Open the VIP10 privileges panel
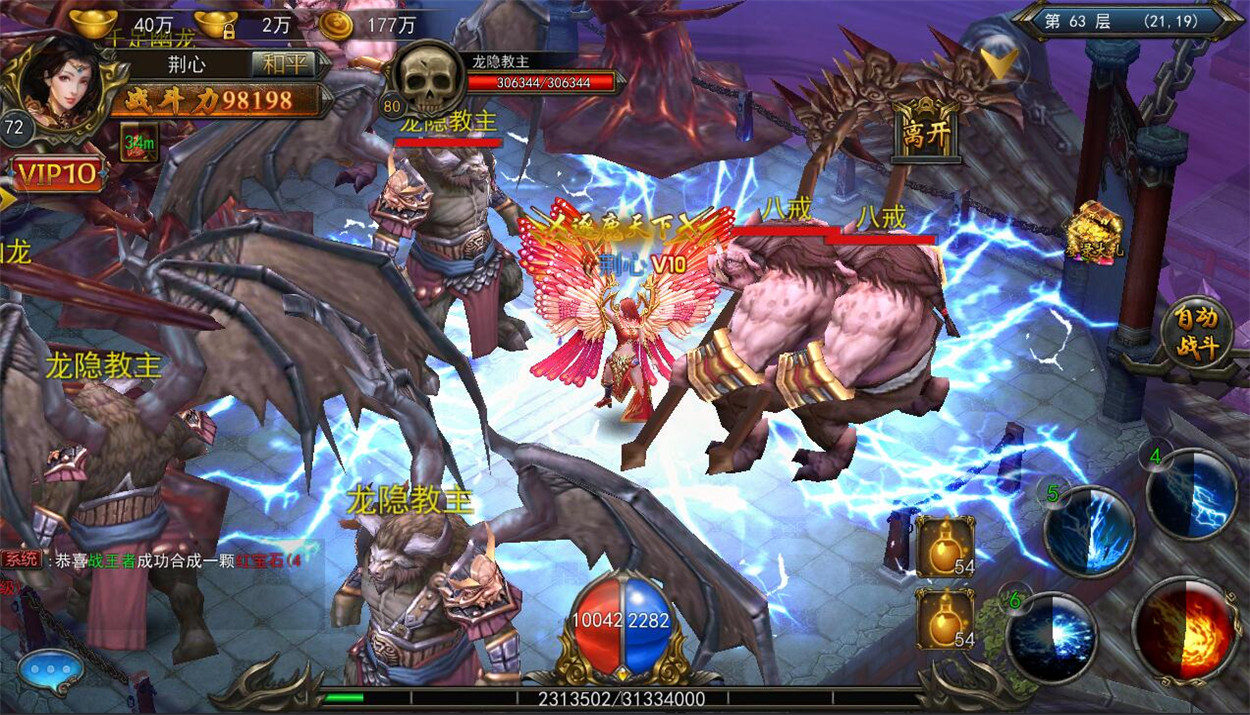The height and width of the screenshot is (715, 1250). click(58, 176)
